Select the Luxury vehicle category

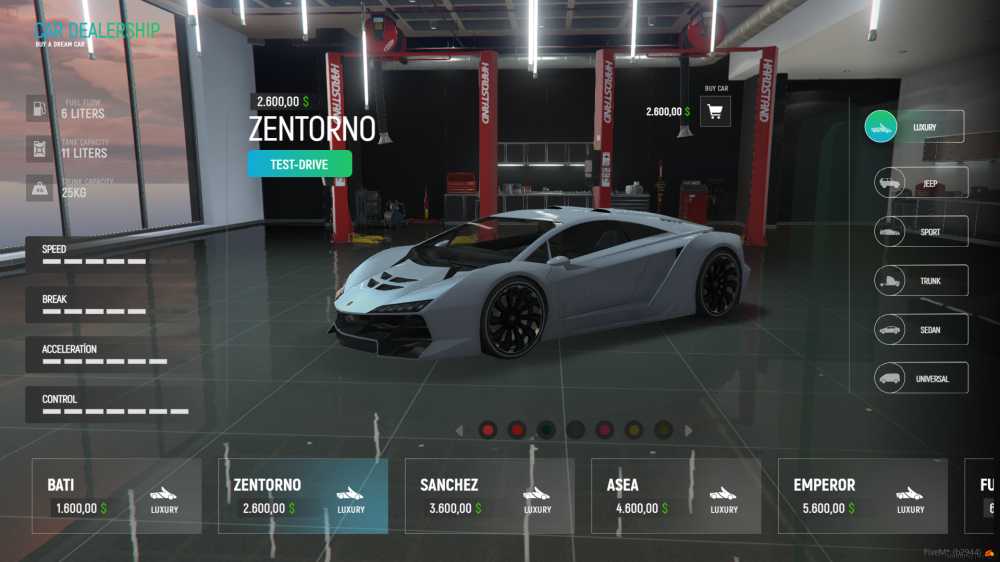click(914, 127)
